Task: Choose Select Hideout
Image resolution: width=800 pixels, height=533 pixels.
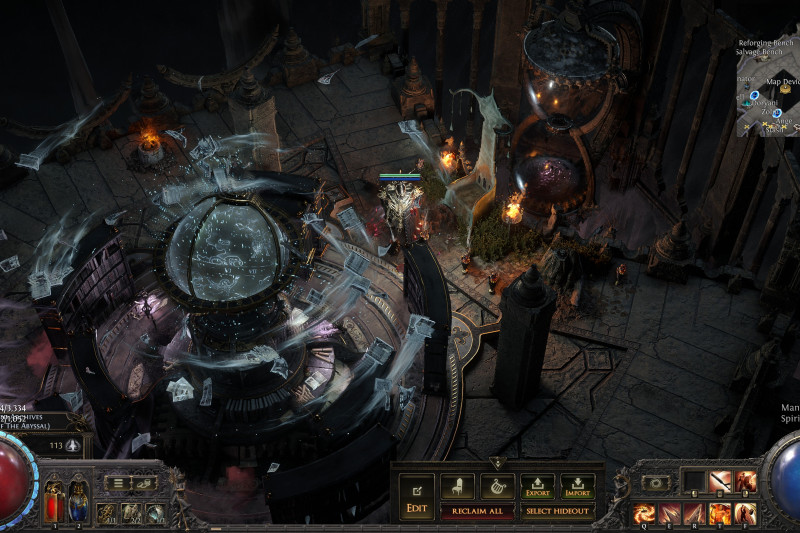Action: coord(557,512)
